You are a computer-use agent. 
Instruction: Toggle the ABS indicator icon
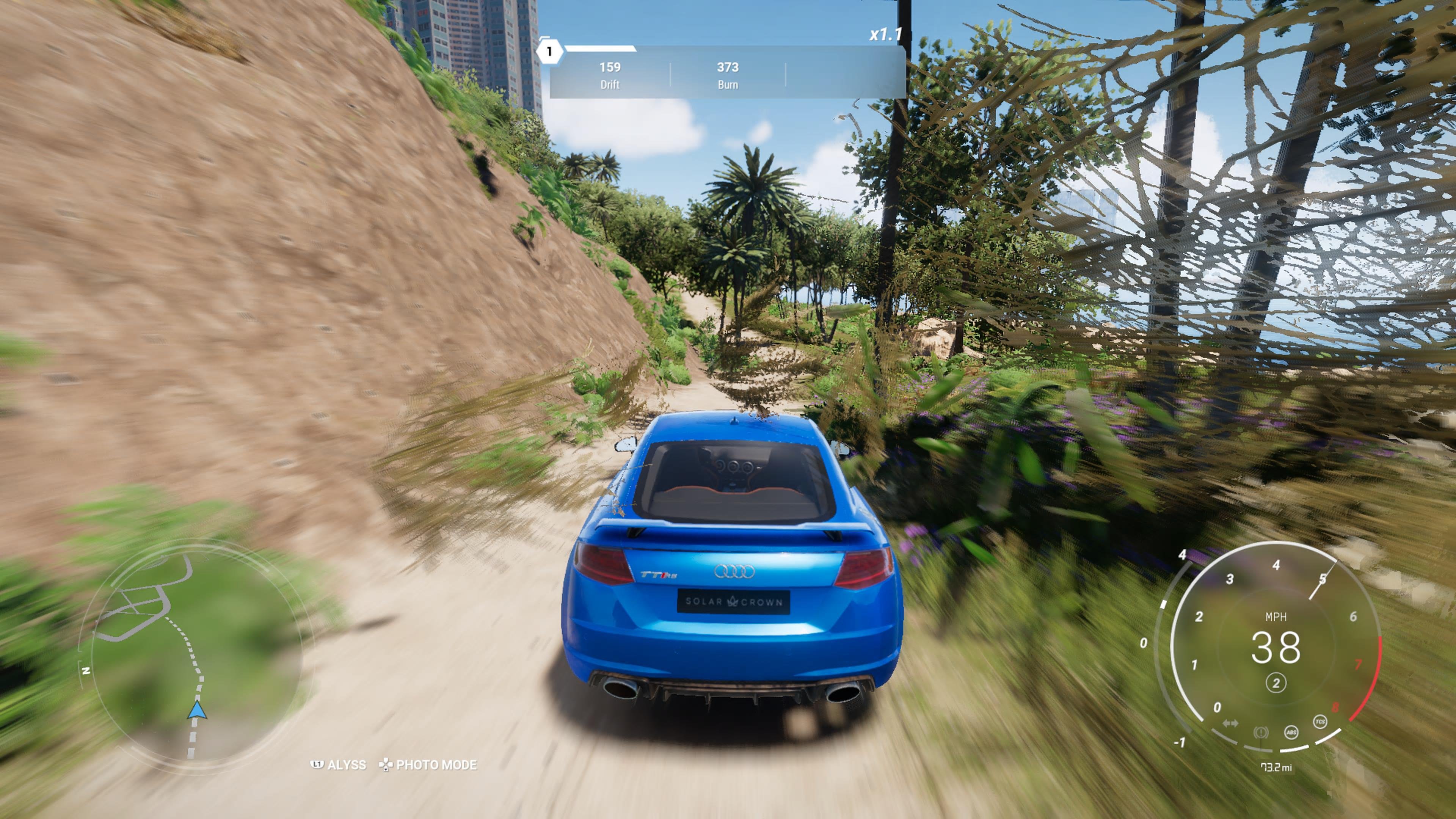[1291, 733]
